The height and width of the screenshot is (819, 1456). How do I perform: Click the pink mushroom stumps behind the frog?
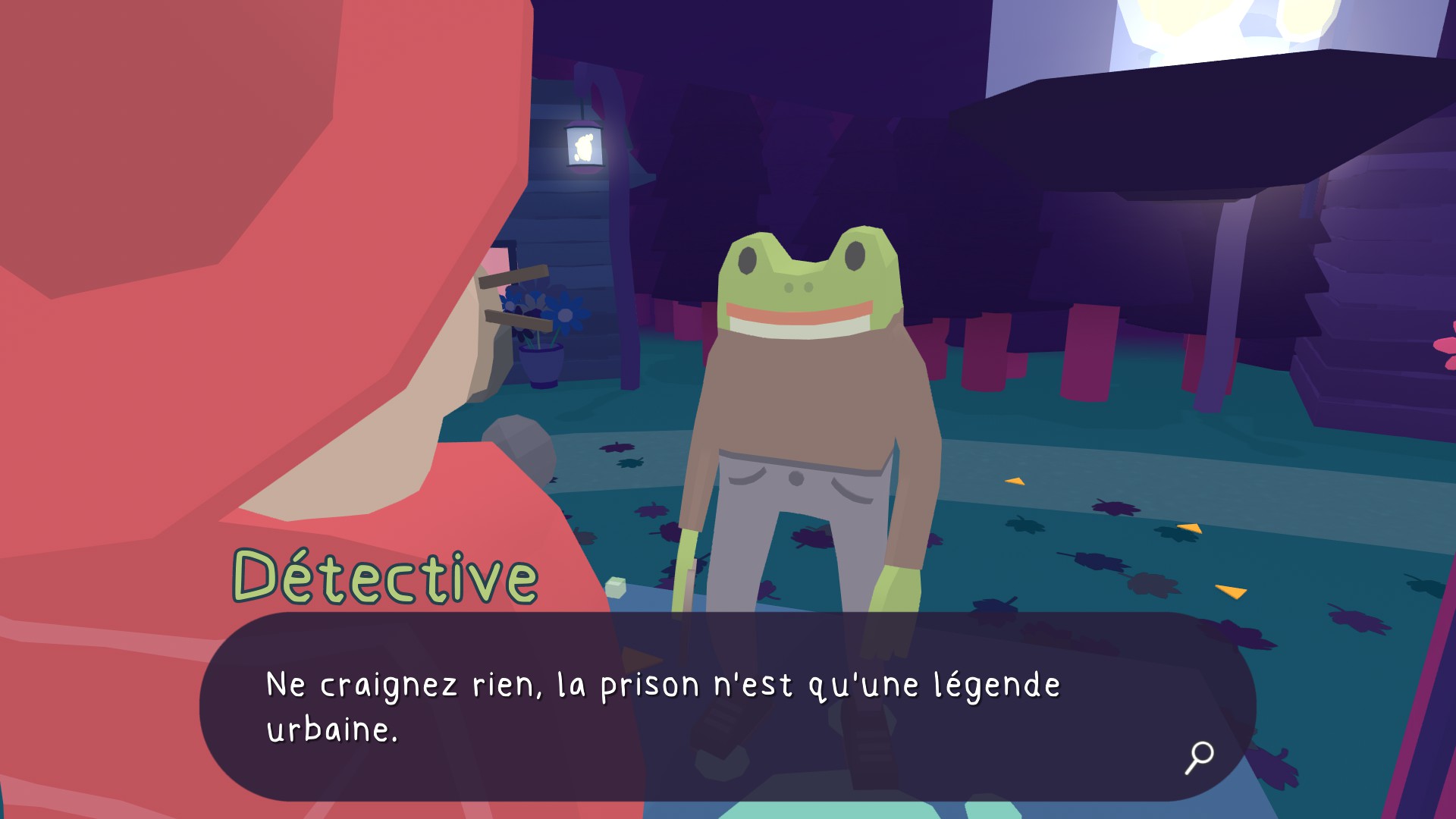click(x=986, y=349)
